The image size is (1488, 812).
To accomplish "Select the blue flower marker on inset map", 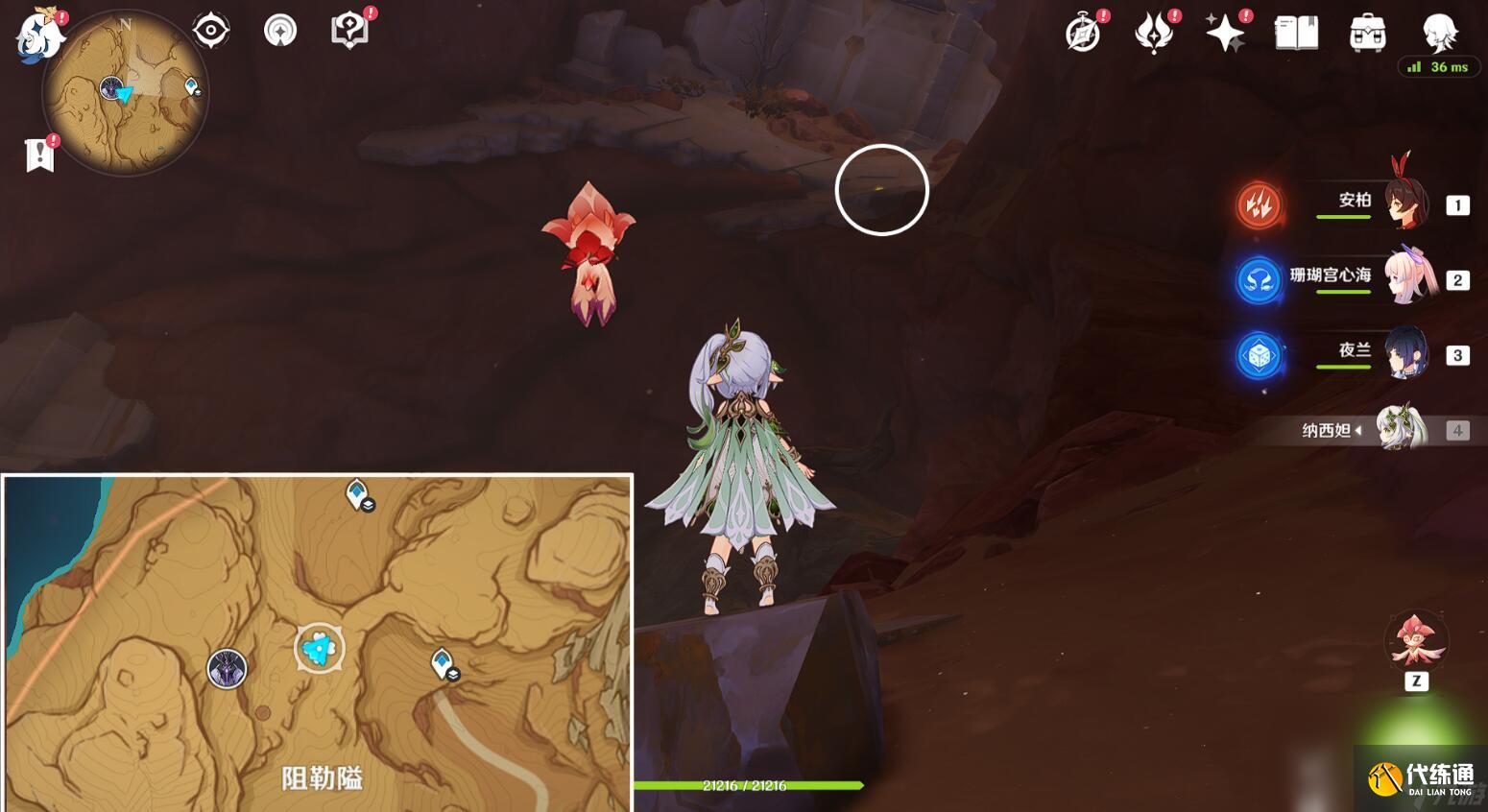I will pos(319,649).
